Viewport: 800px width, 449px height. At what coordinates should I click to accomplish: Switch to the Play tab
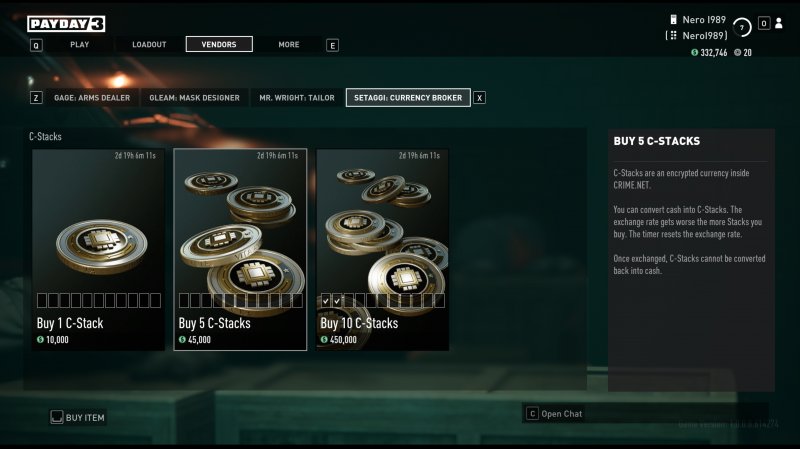pos(80,44)
